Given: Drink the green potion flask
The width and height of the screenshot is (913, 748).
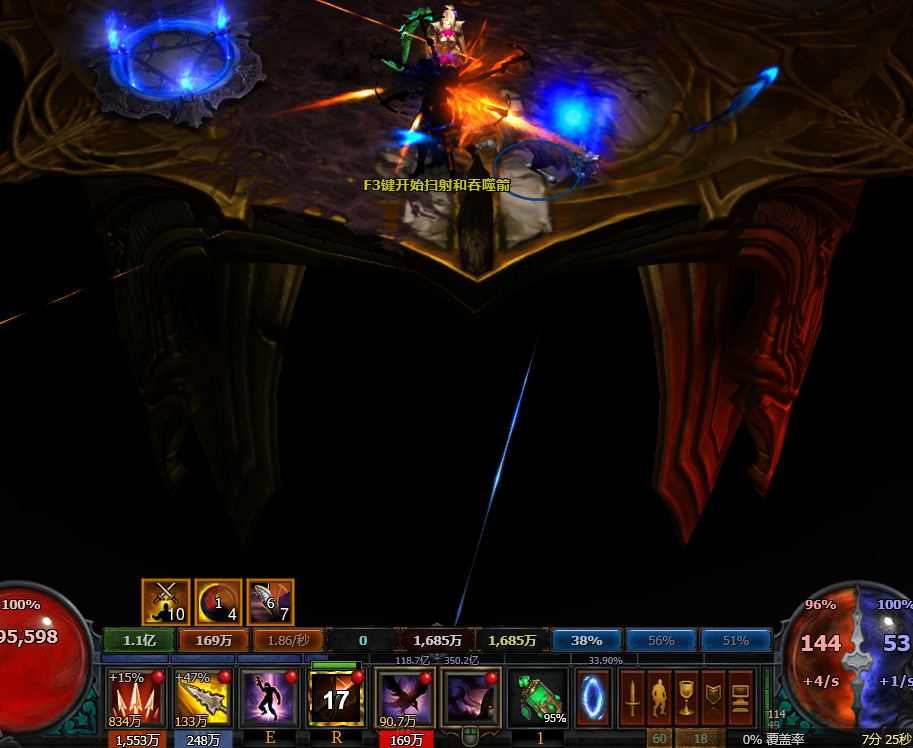Looking at the screenshot, I should [537, 697].
